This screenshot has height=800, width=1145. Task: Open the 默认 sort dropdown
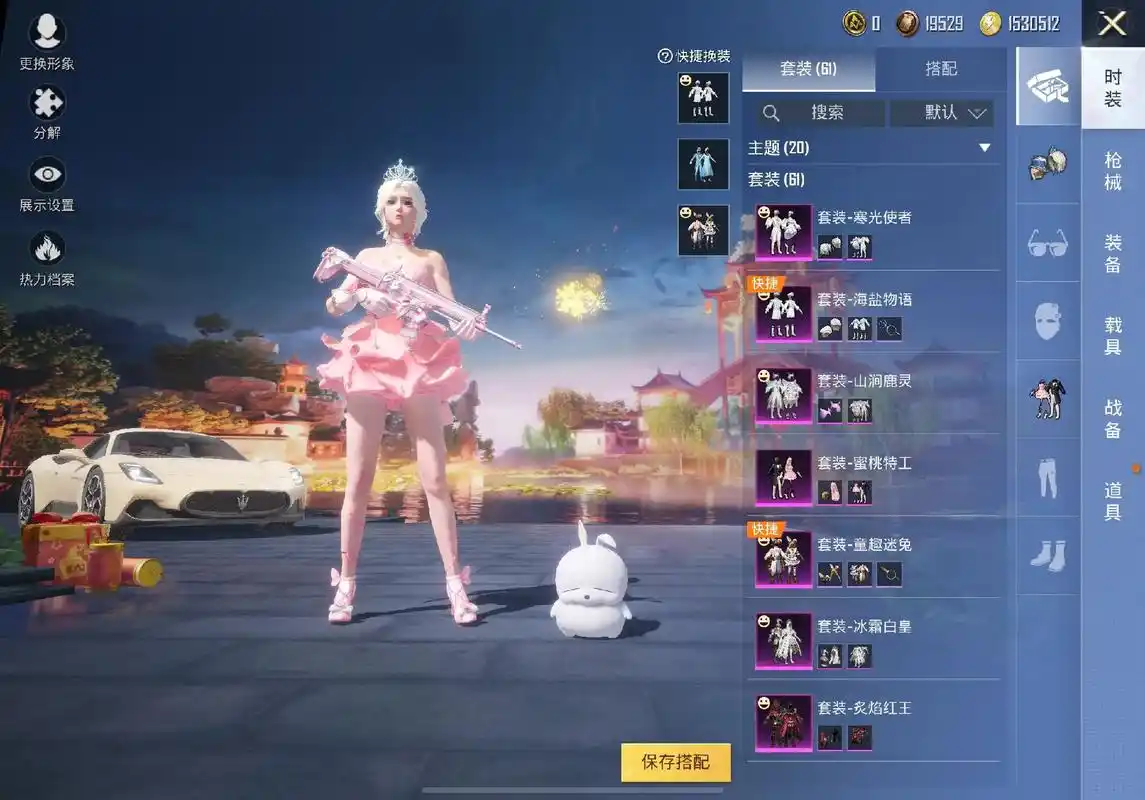941,113
